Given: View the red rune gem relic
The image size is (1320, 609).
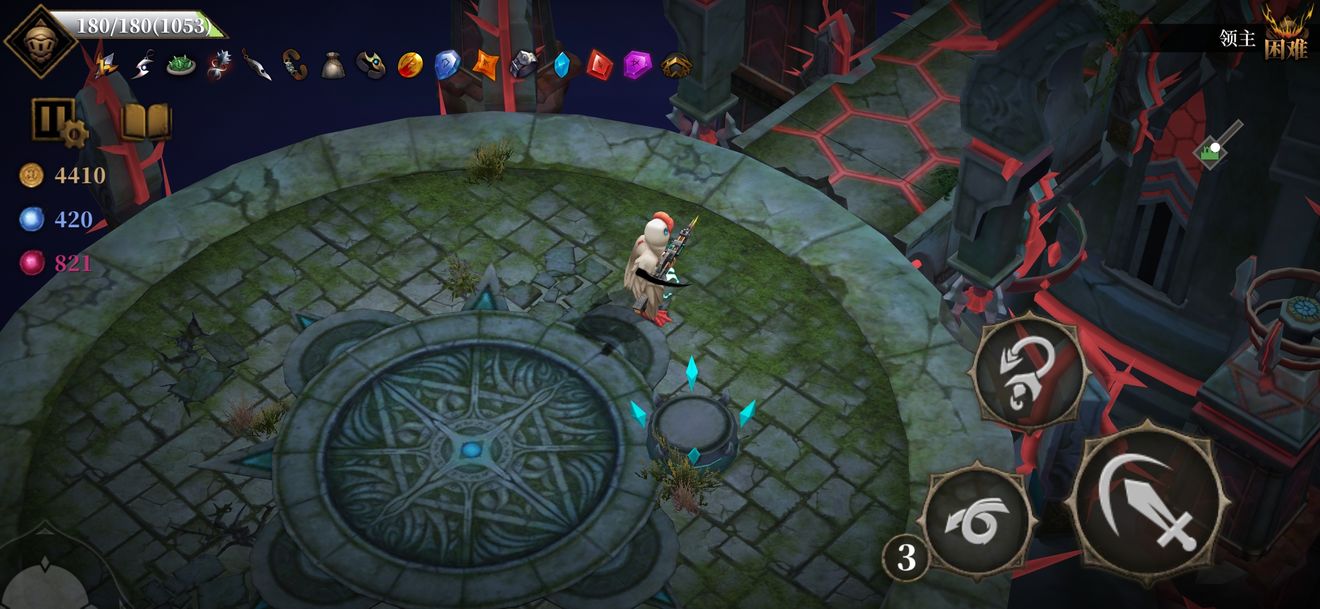Looking at the screenshot, I should tap(598, 65).
